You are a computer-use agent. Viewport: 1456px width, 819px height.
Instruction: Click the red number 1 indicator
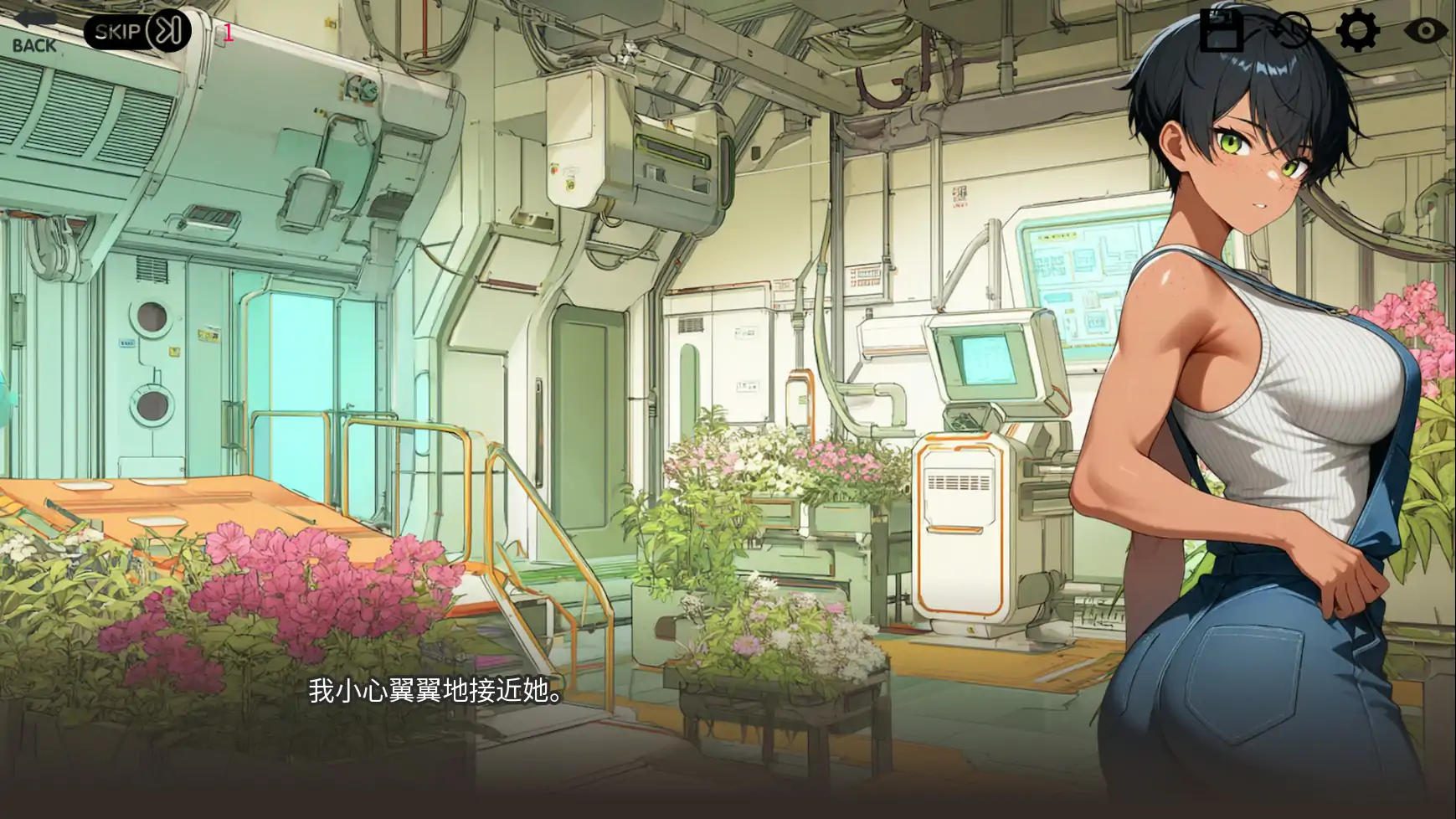[x=227, y=34]
